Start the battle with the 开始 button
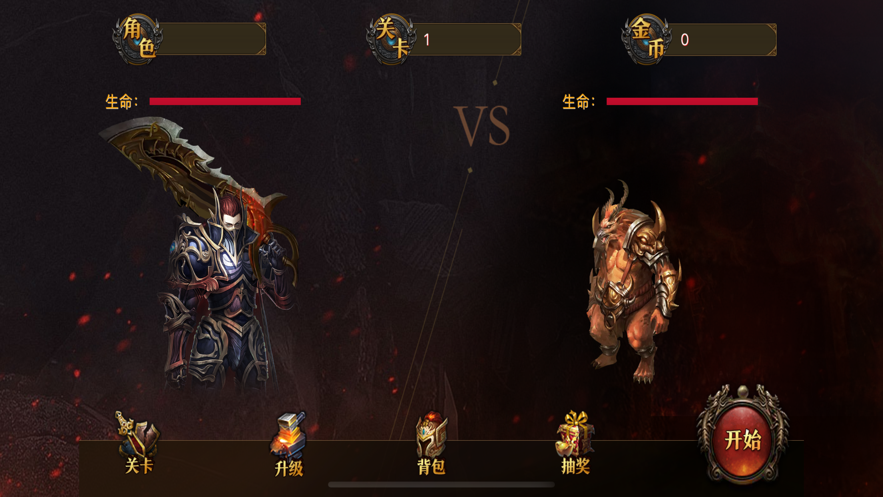883x497 pixels. [742, 438]
